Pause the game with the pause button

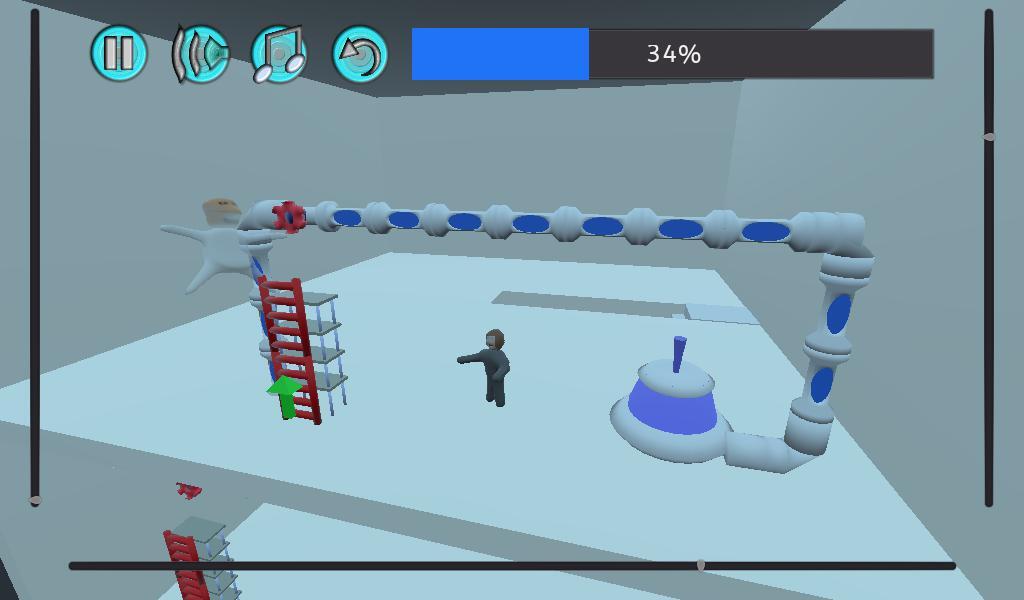[x=119, y=53]
